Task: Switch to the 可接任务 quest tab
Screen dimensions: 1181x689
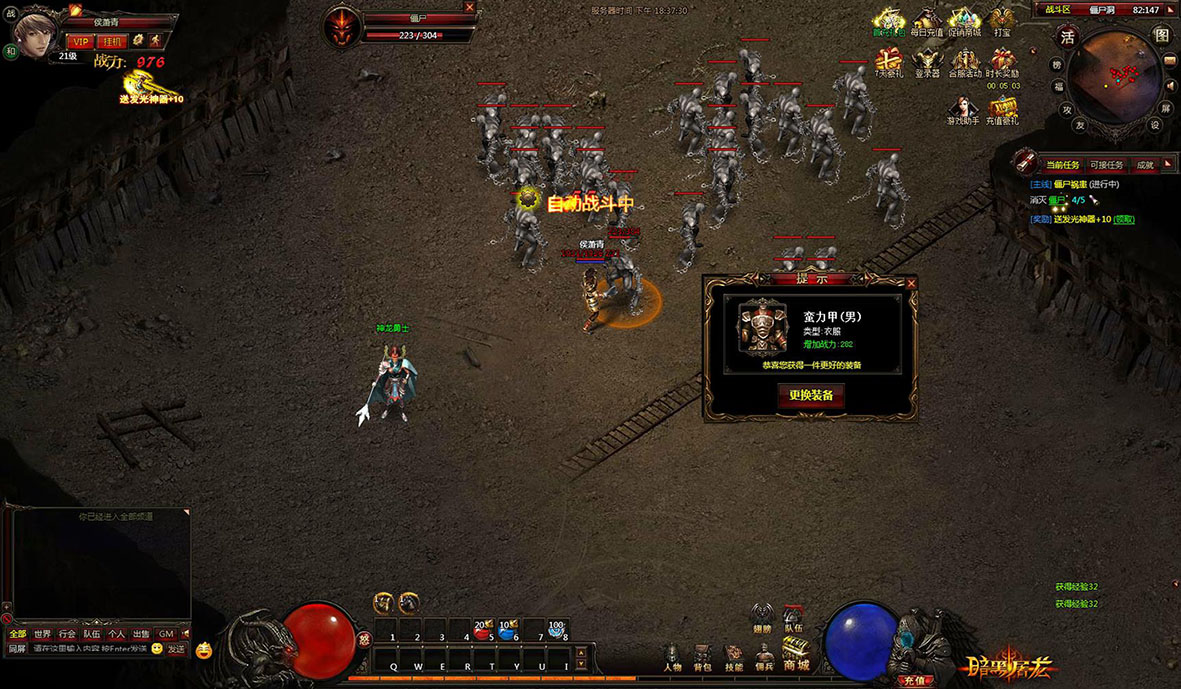Action: pyautogui.click(x=1105, y=165)
